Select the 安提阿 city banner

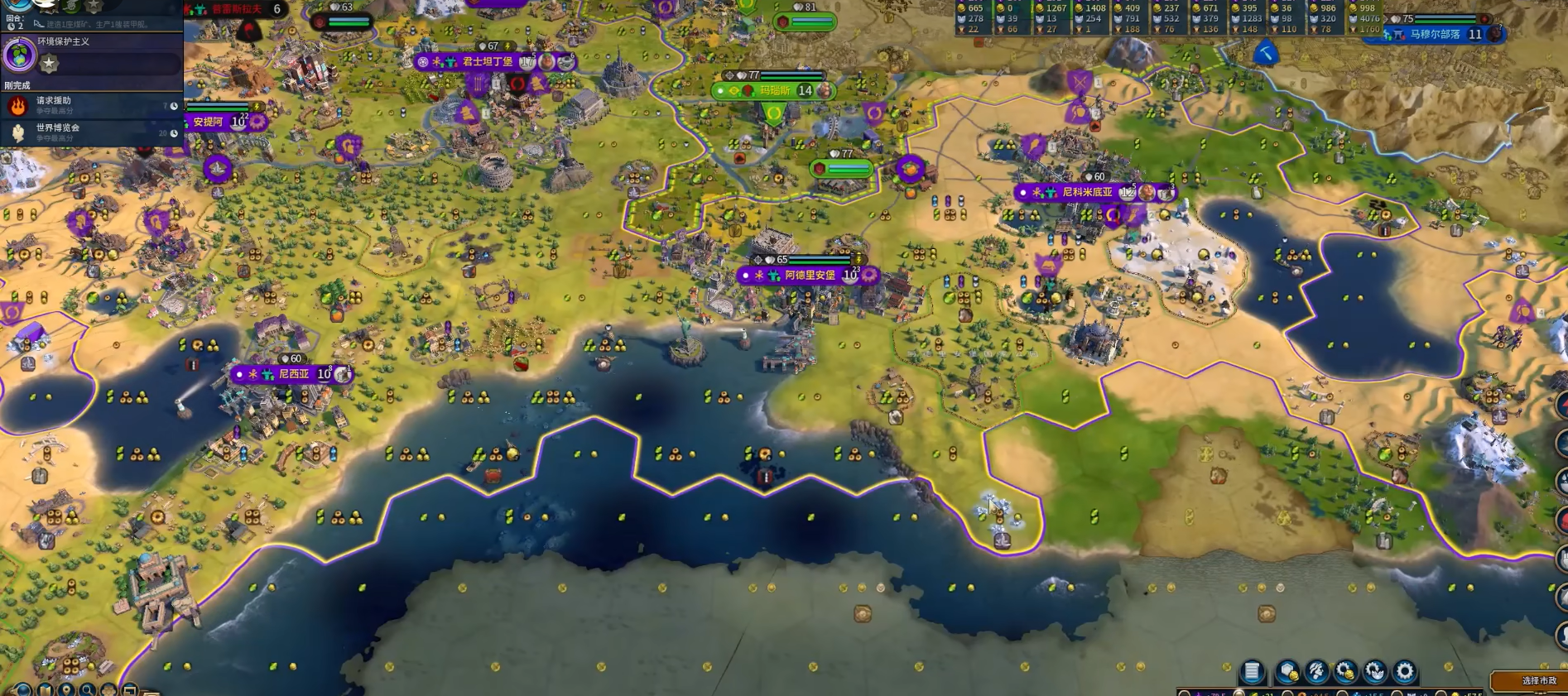click(209, 122)
